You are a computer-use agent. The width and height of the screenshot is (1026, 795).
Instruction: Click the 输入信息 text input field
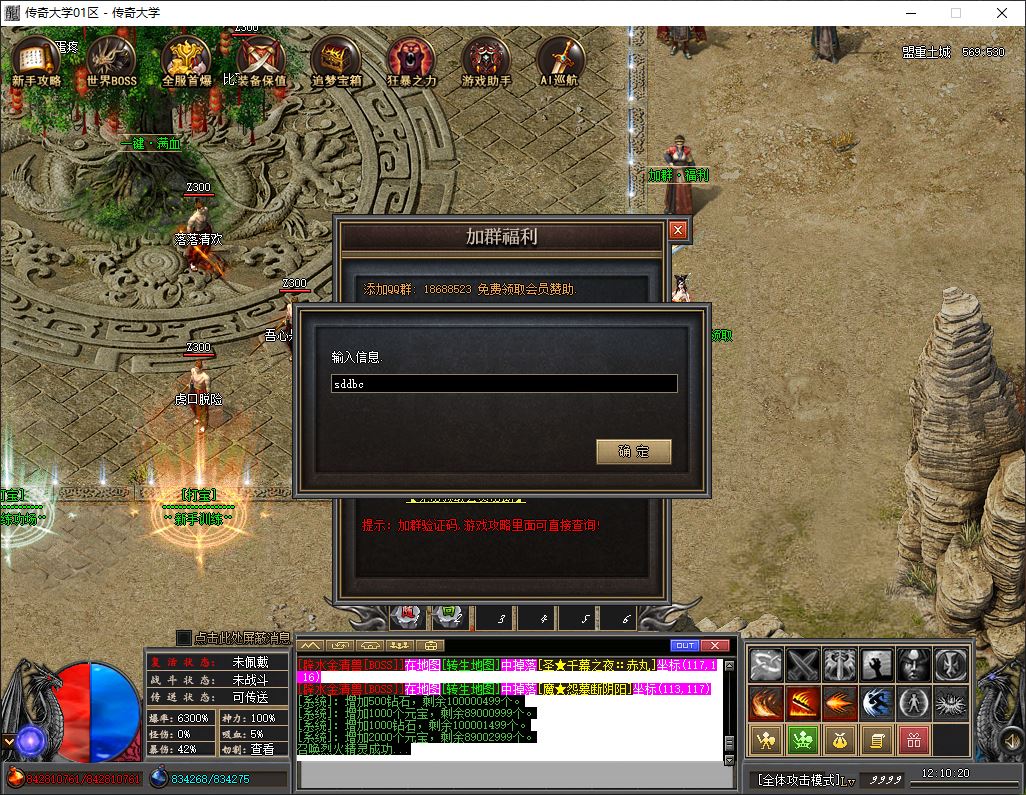click(x=504, y=384)
